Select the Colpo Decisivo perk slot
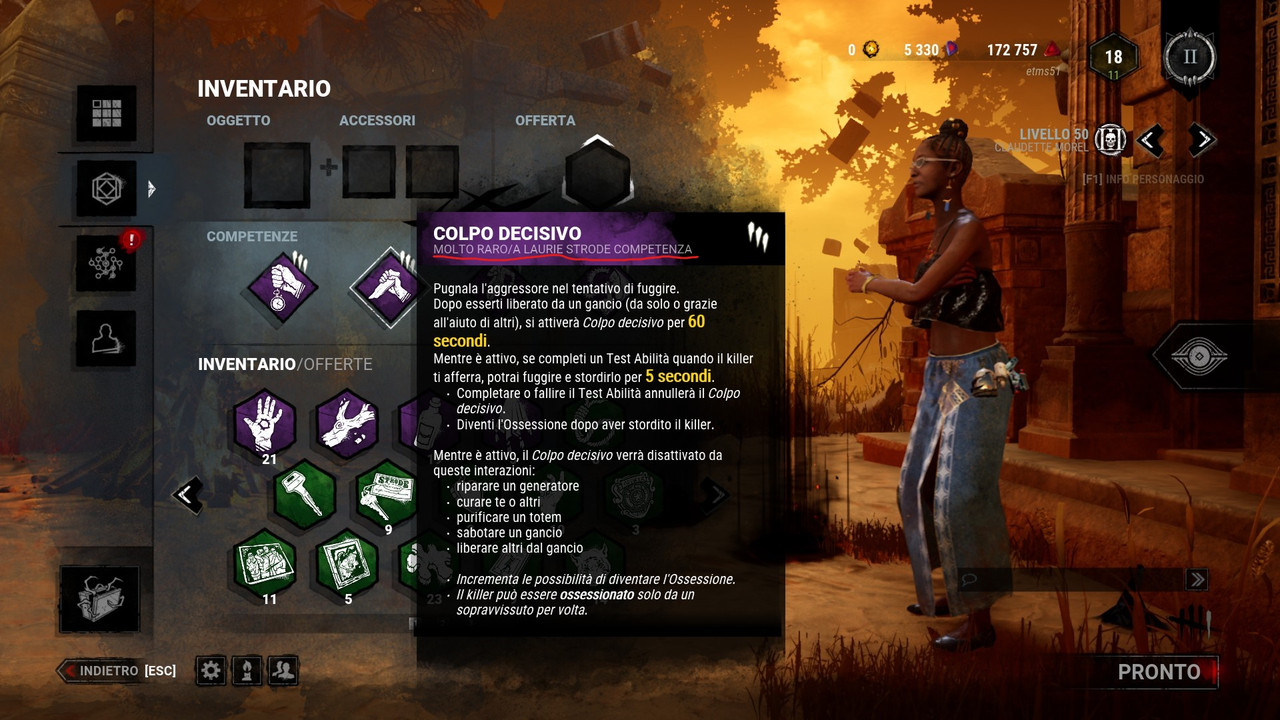The height and width of the screenshot is (720, 1280). point(385,287)
